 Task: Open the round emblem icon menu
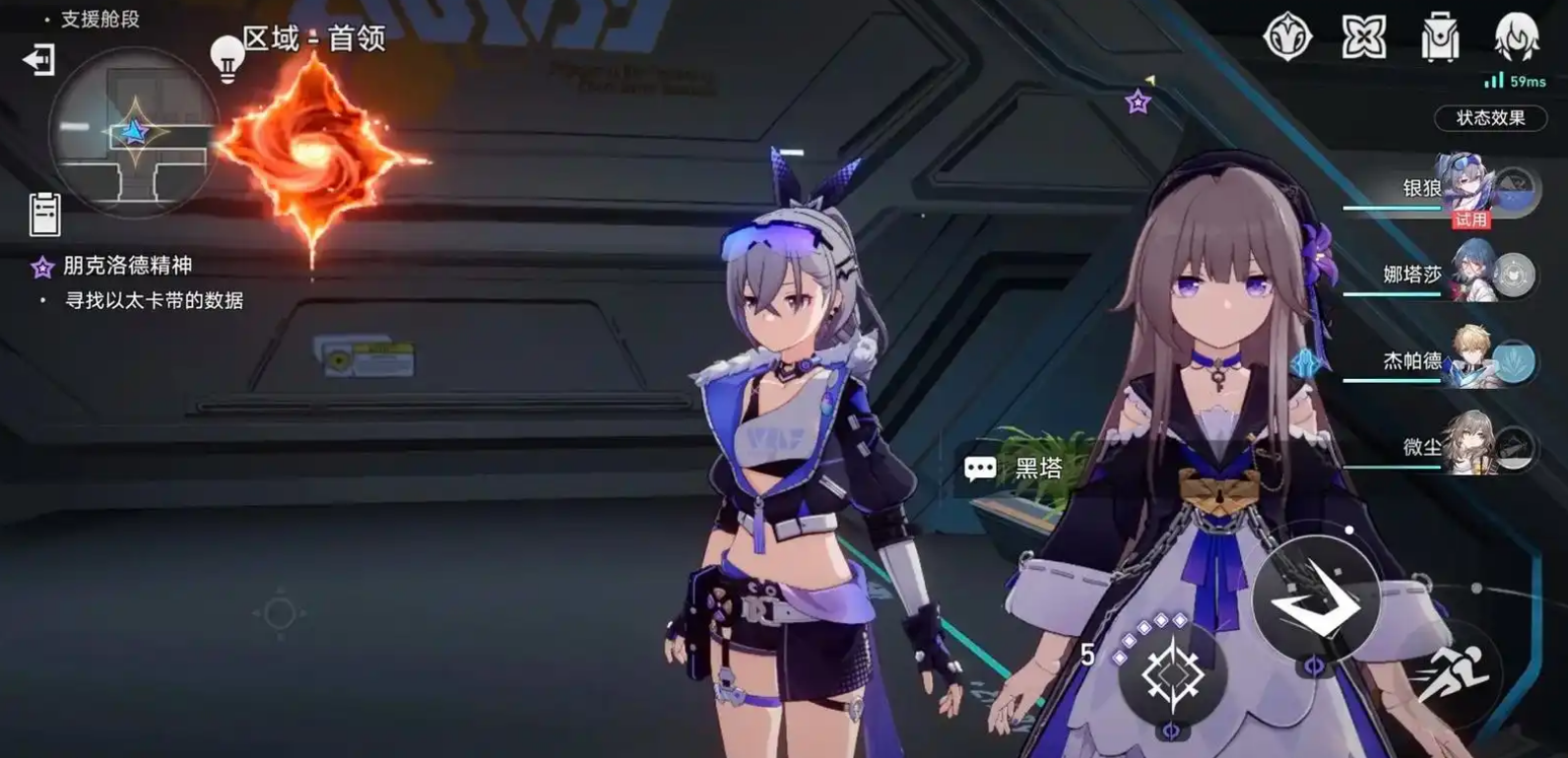(1287, 38)
